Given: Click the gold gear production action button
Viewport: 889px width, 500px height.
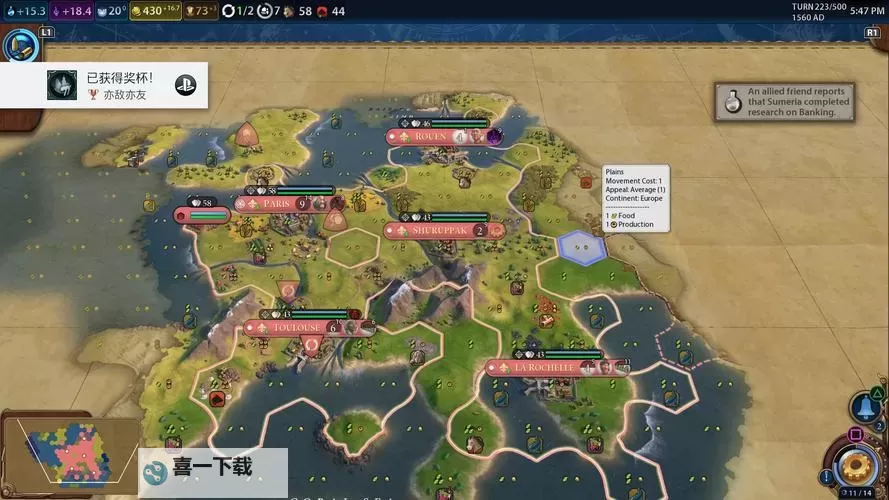Looking at the screenshot, I should (856, 466).
